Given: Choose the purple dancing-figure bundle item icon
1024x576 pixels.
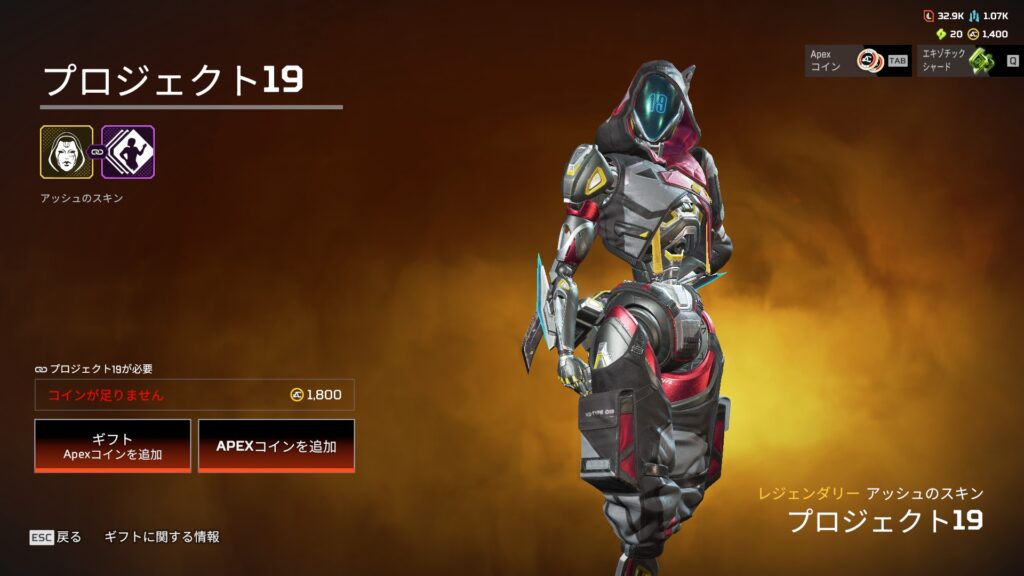Looking at the screenshot, I should coord(128,152).
